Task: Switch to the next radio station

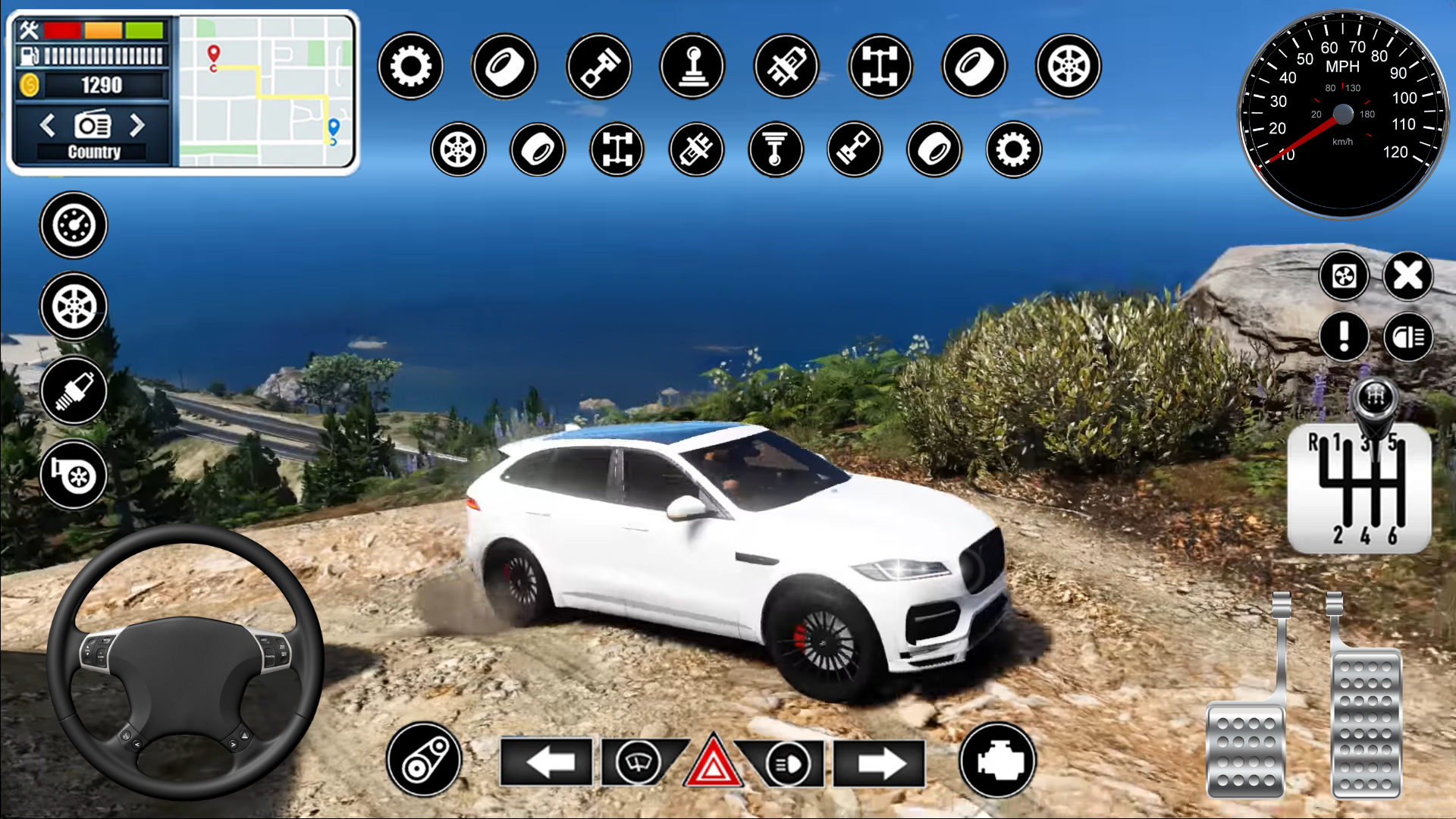Action: [x=137, y=125]
